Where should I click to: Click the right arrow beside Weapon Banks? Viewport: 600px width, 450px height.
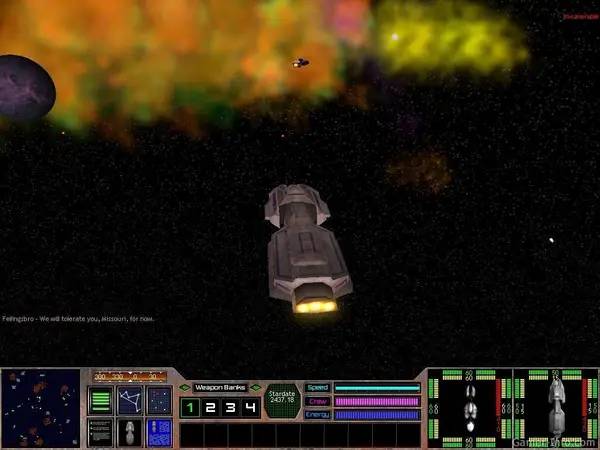click(x=257, y=388)
